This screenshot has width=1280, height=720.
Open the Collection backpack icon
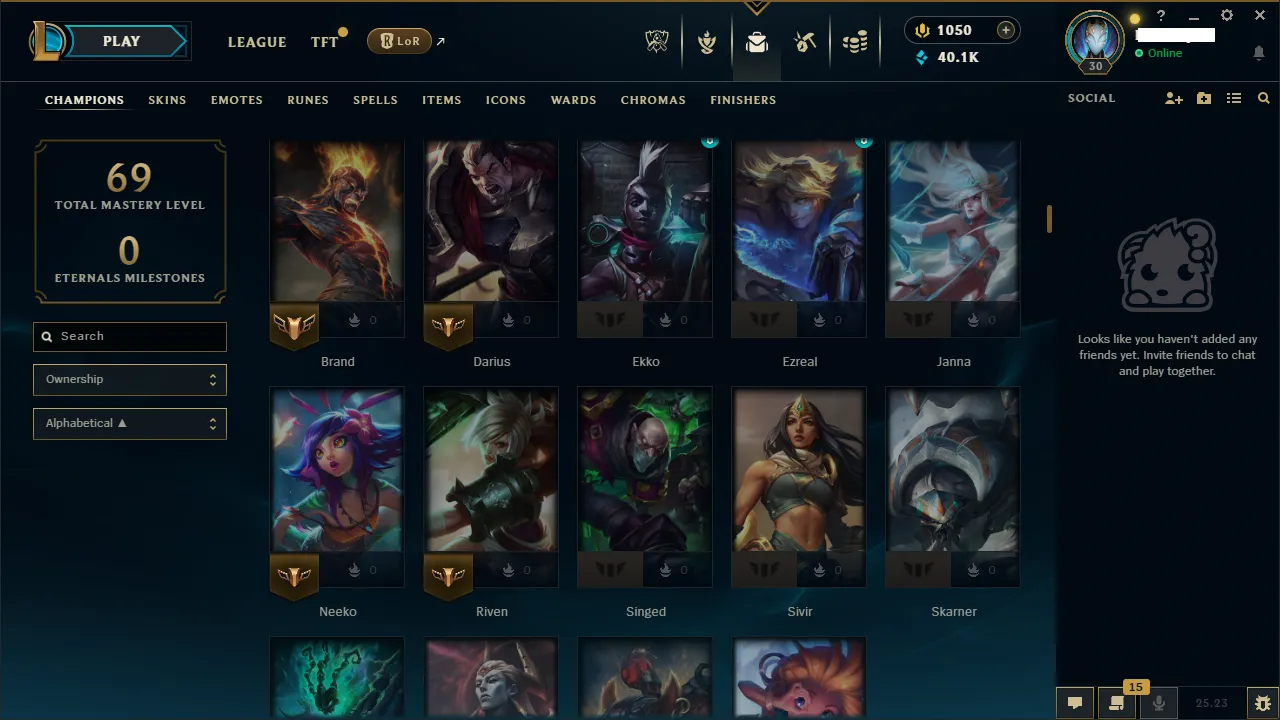pyautogui.click(x=756, y=41)
